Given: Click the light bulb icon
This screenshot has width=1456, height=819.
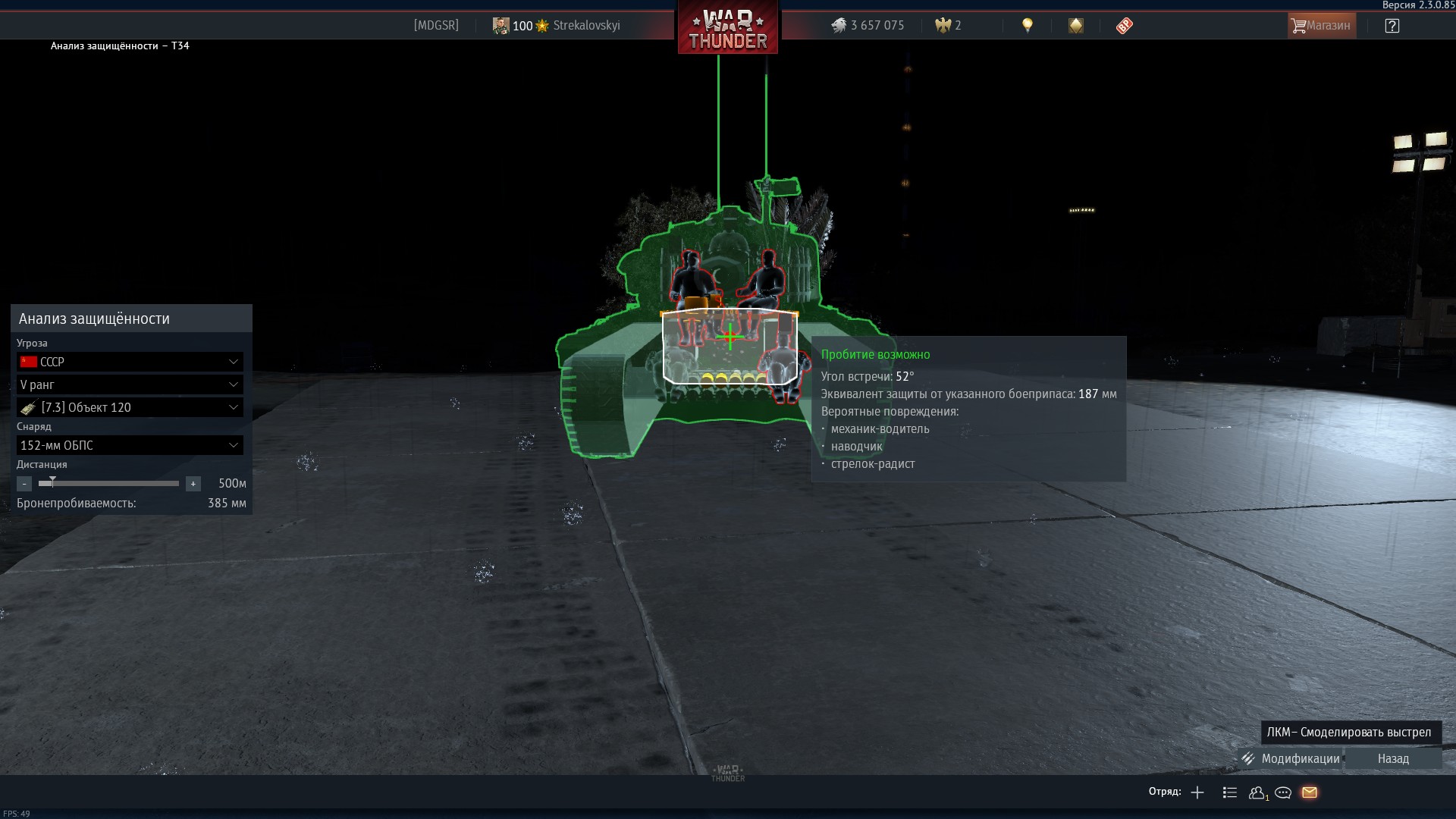Looking at the screenshot, I should tap(1028, 26).
